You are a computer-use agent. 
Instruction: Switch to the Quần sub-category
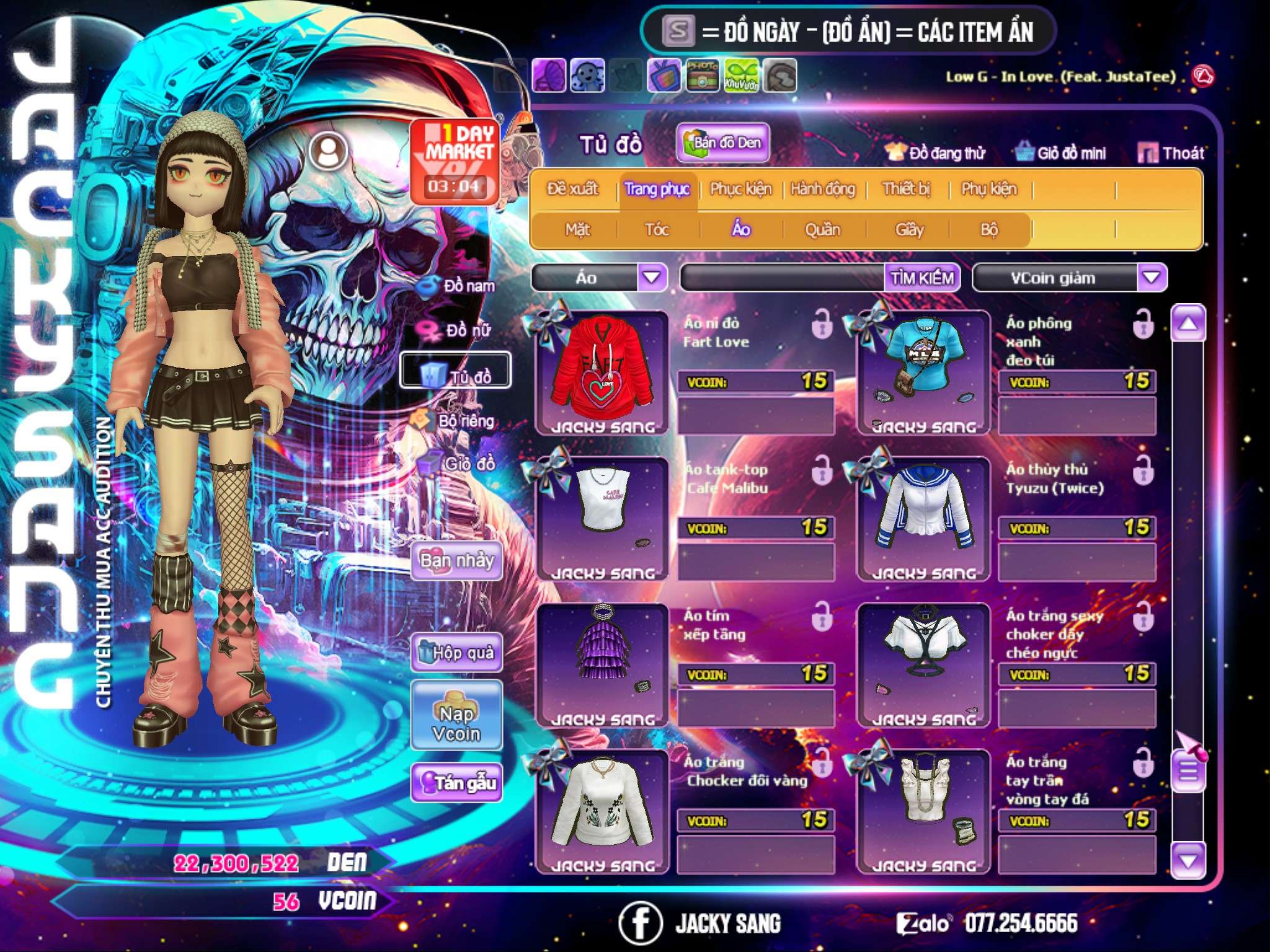click(x=822, y=230)
